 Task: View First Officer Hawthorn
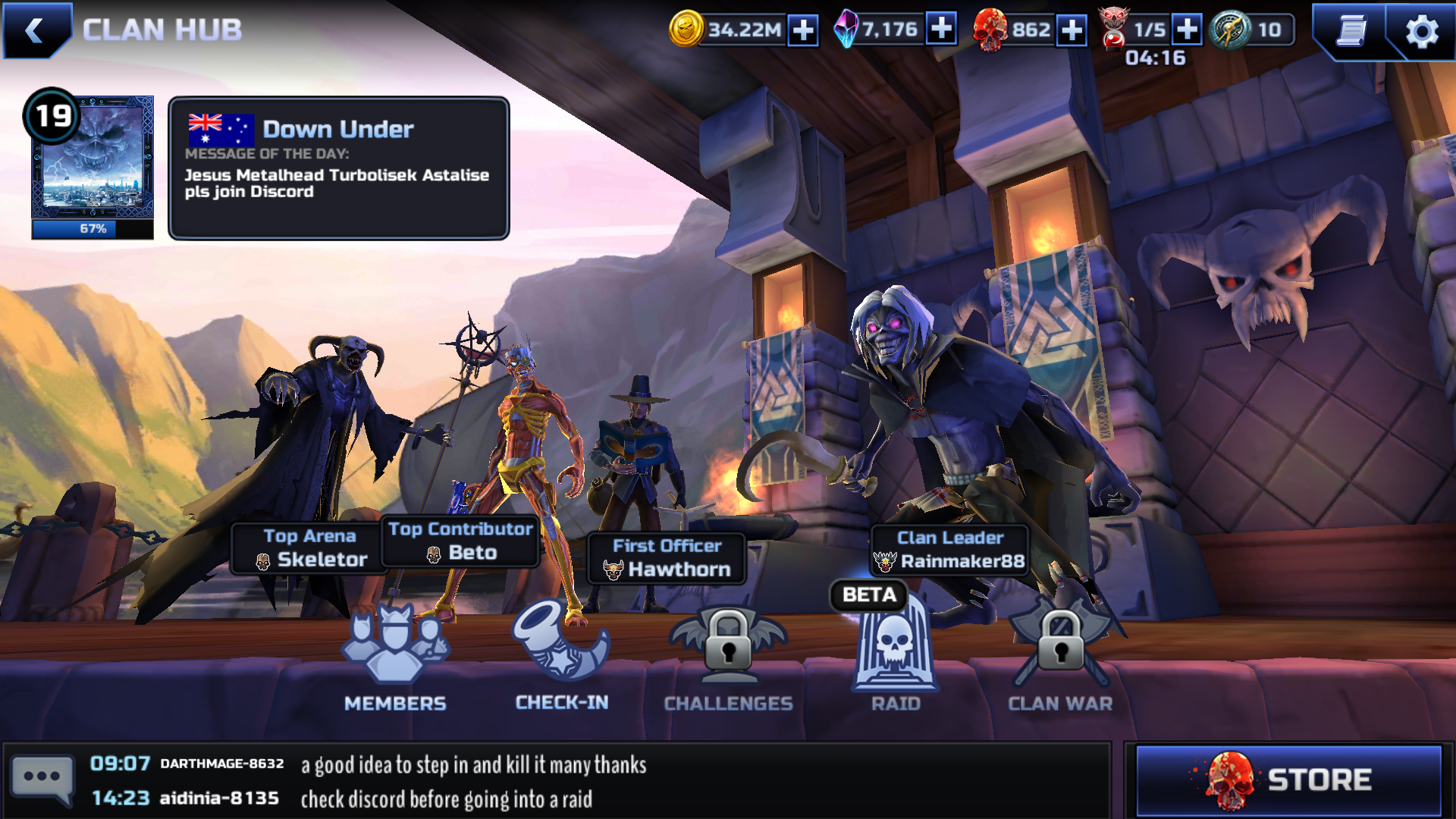[667, 558]
